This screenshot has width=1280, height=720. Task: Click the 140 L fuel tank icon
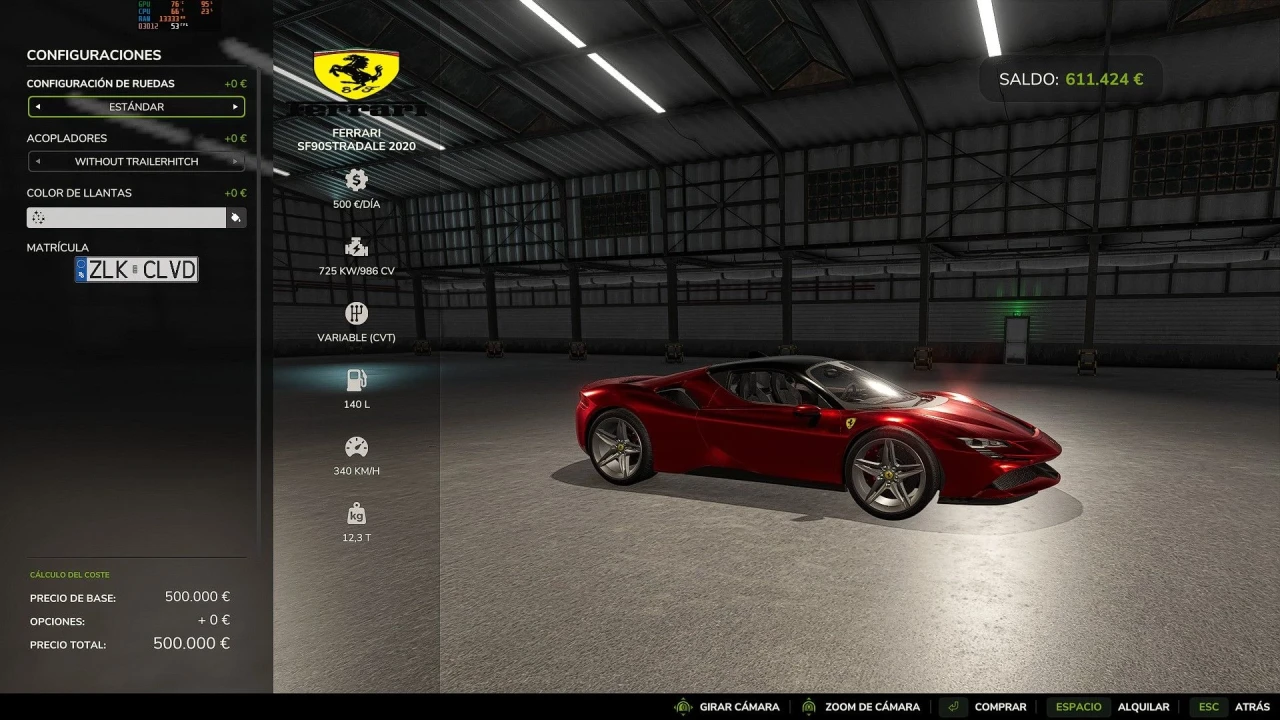coord(356,380)
